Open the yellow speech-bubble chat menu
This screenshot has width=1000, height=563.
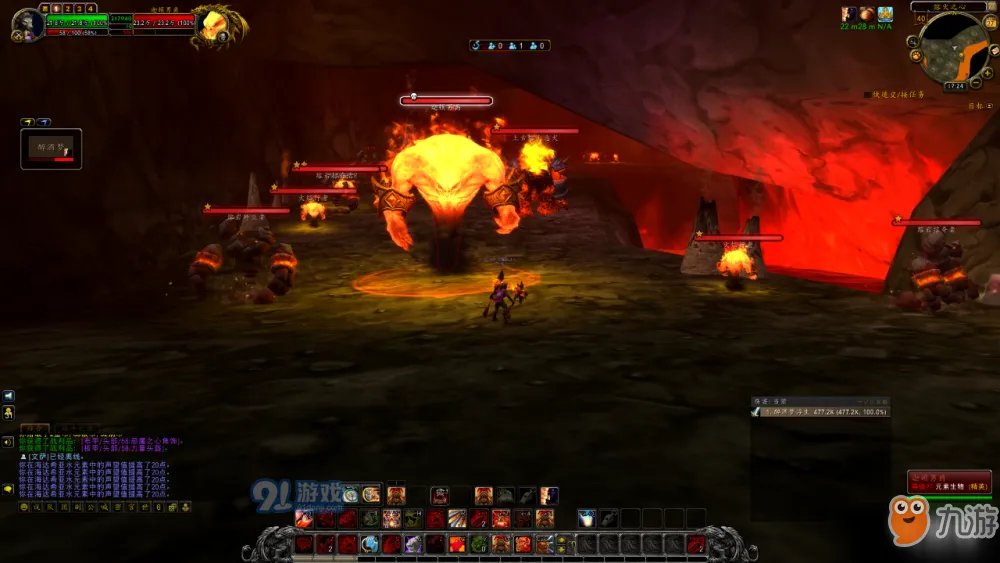pos(8,488)
